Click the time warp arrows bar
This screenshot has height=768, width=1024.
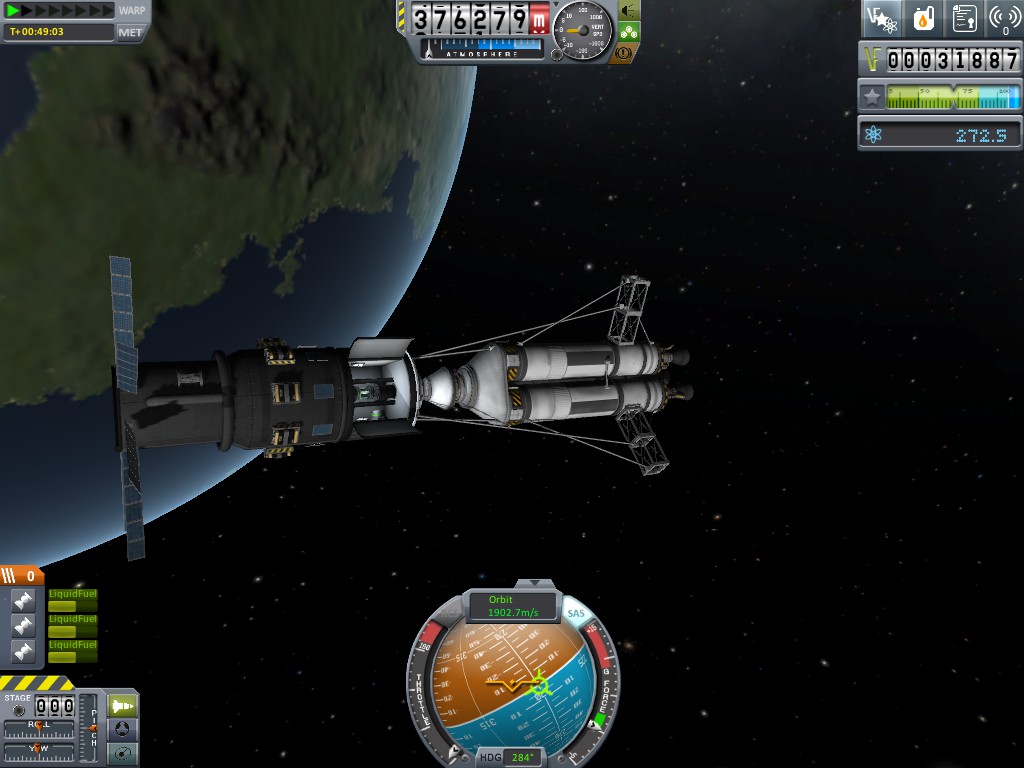point(60,10)
